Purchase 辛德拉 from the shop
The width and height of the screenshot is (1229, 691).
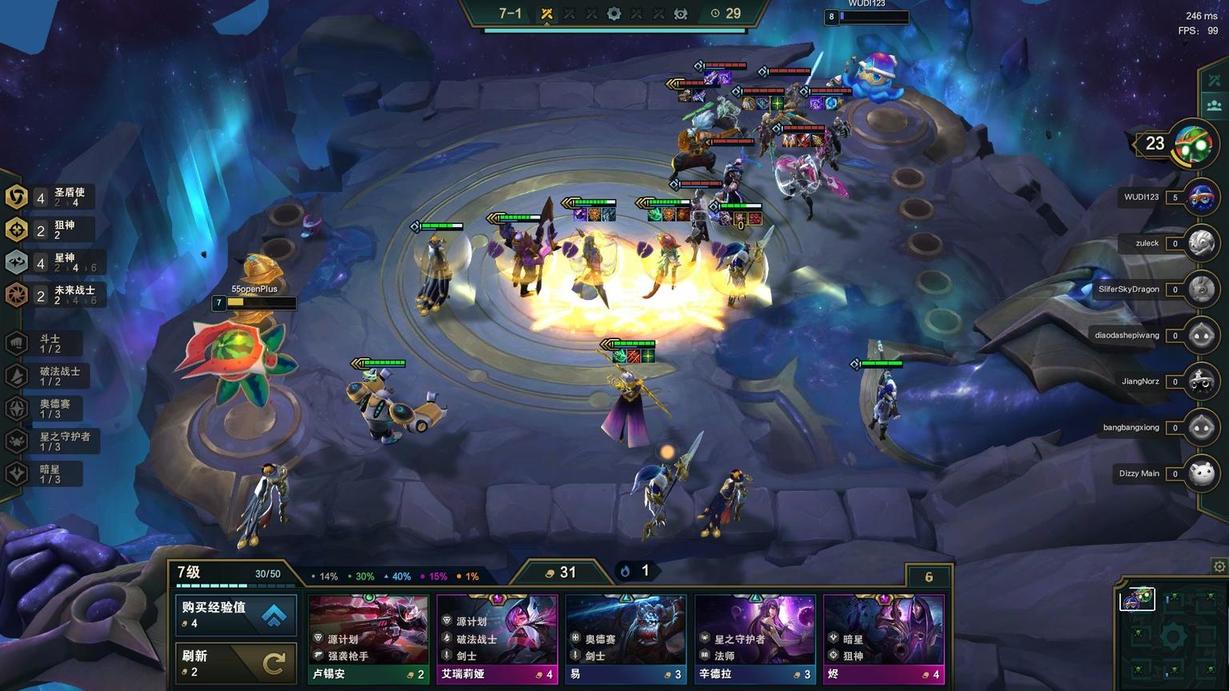(755, 638)
